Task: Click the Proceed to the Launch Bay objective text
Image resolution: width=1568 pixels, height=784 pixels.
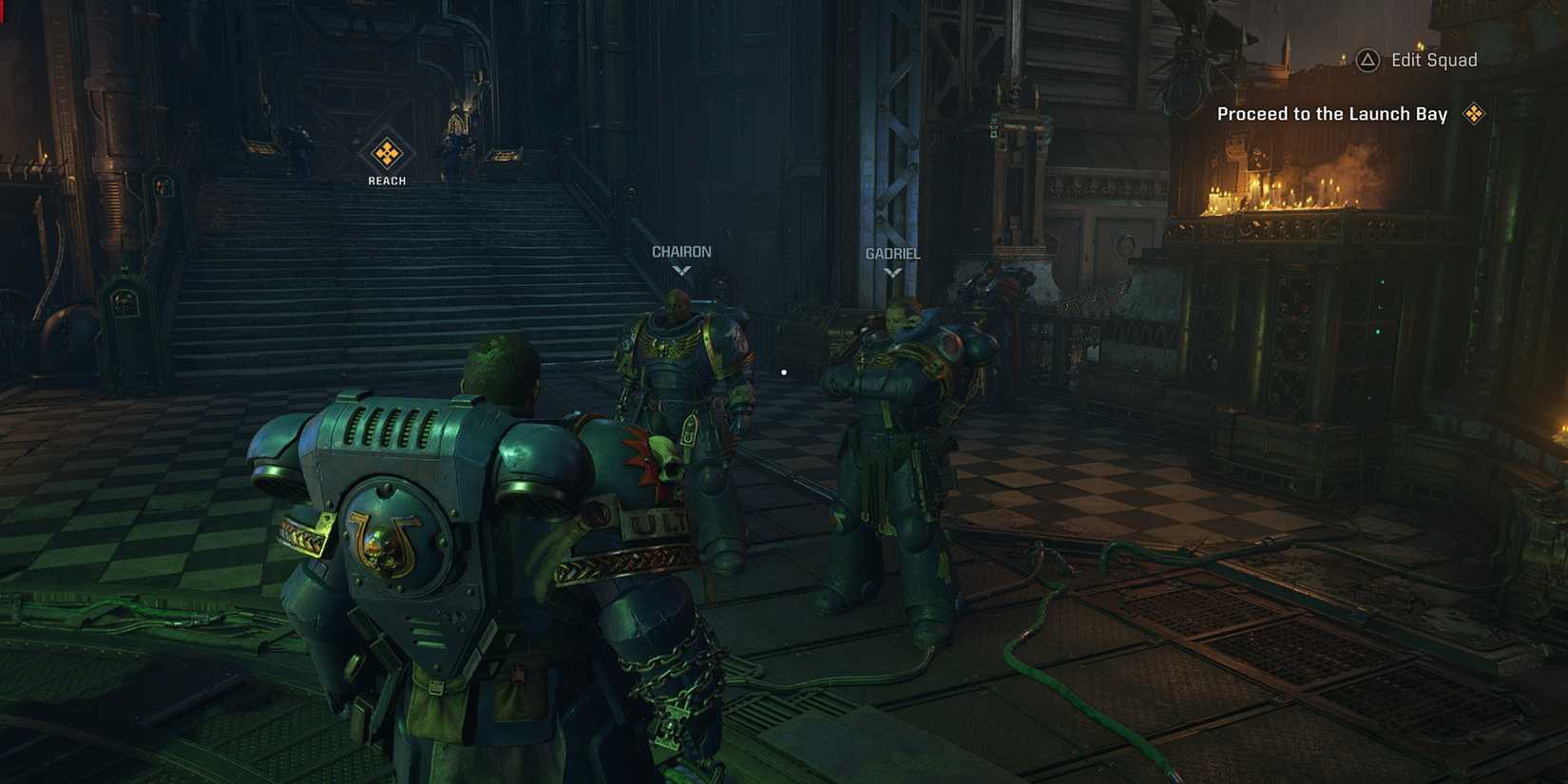Action: pos(1330,113)
